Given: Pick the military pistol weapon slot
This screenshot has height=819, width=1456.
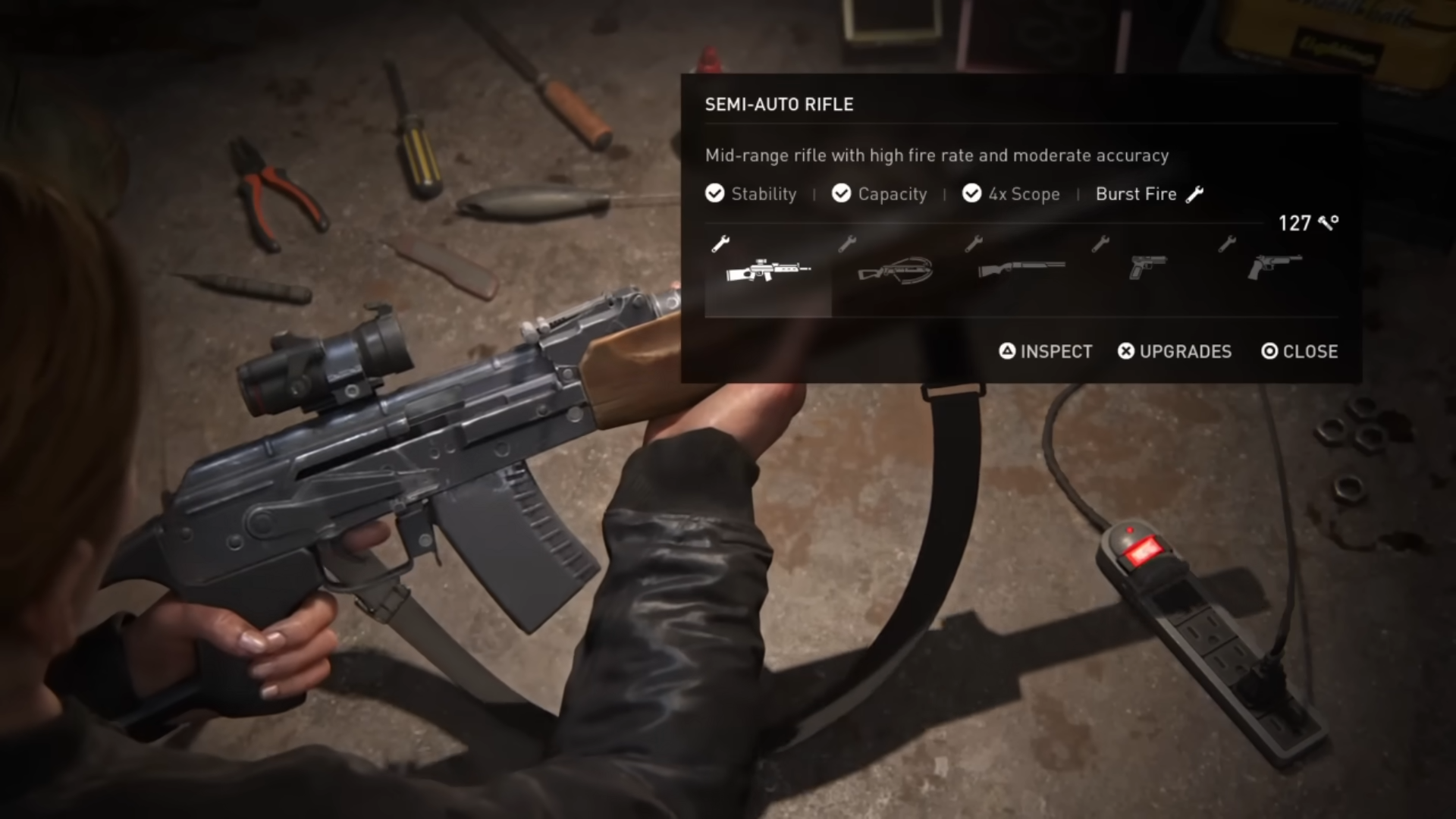Looking at the screenshot, I should [1148, 268].
